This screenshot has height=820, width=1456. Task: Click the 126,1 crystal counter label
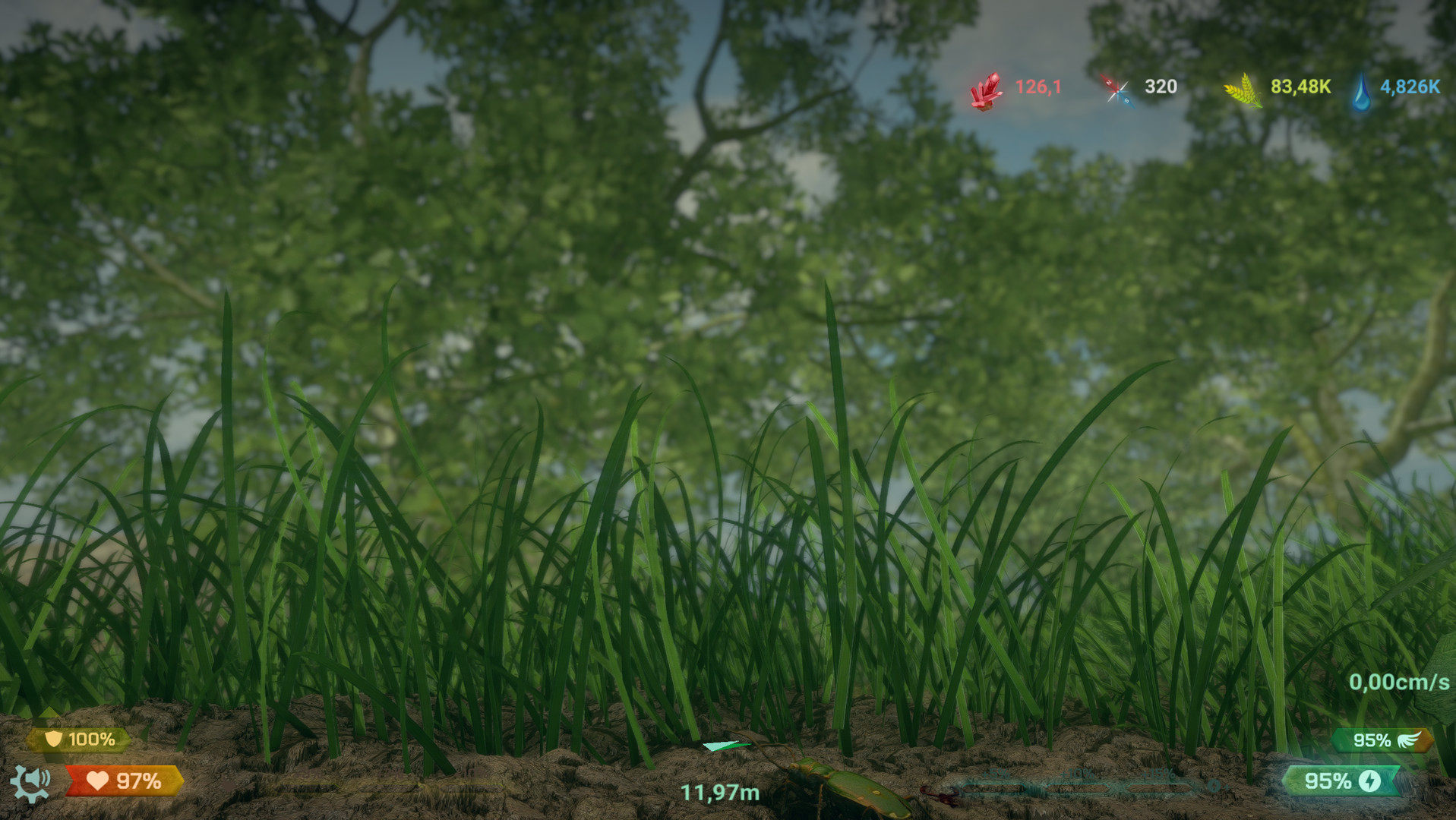pyautogui.click(x=1038, y=87)
